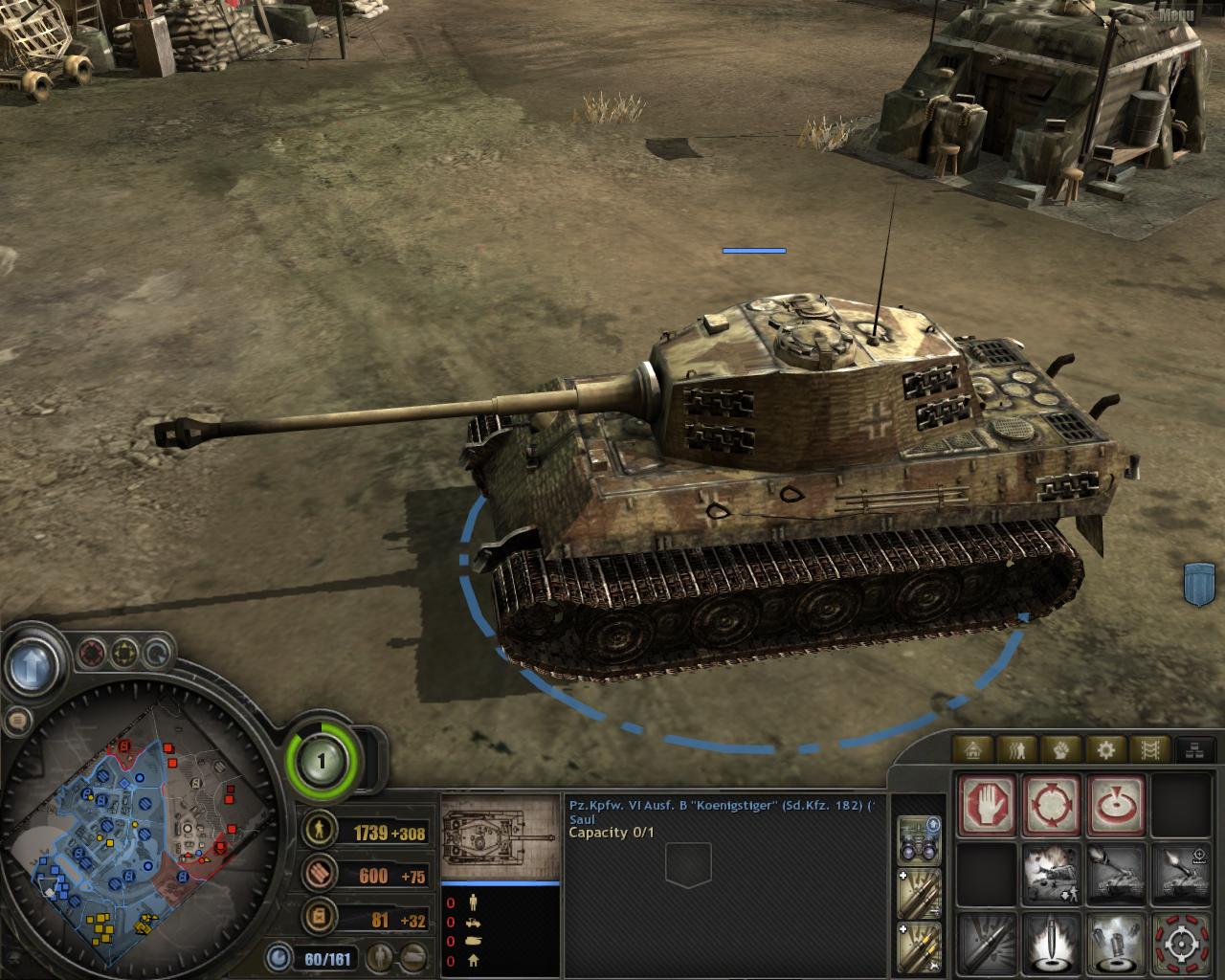The image size is (1225, 980).
Task: Activate the falling shell casings ability
Action: (x=1117, y=943)
